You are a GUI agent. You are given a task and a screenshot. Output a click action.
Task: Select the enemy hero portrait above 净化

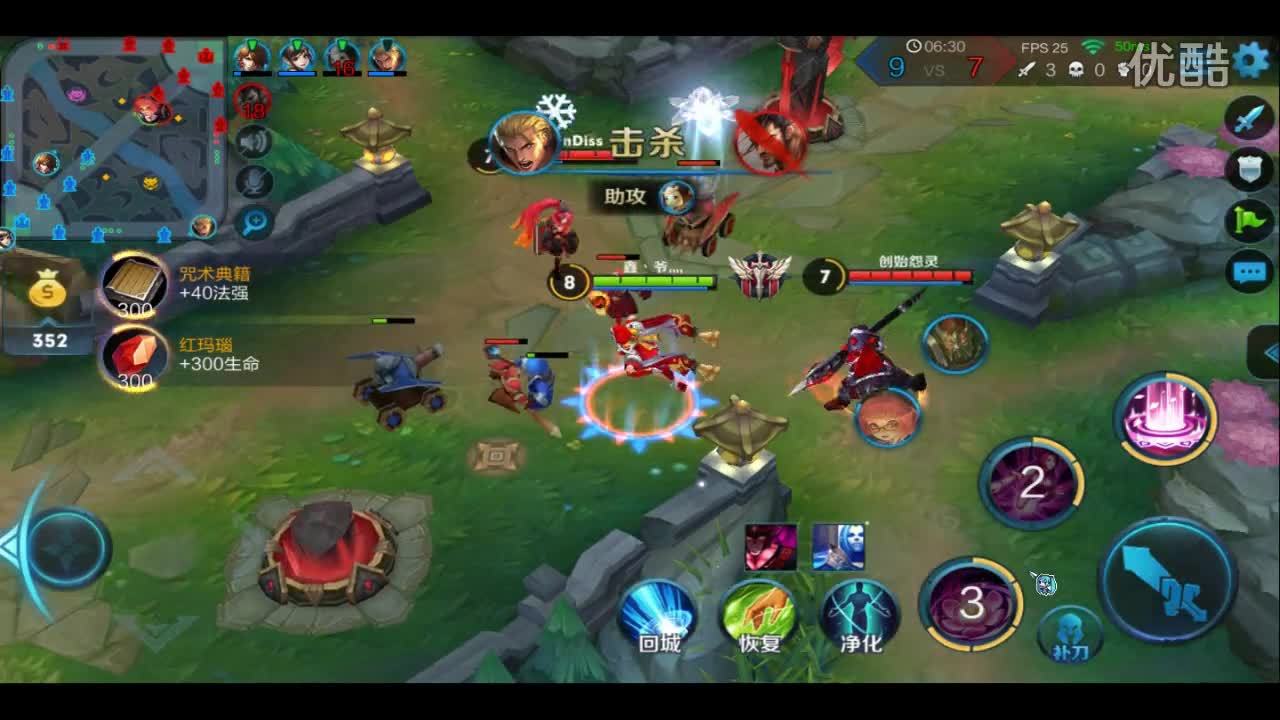click(840, 548)
